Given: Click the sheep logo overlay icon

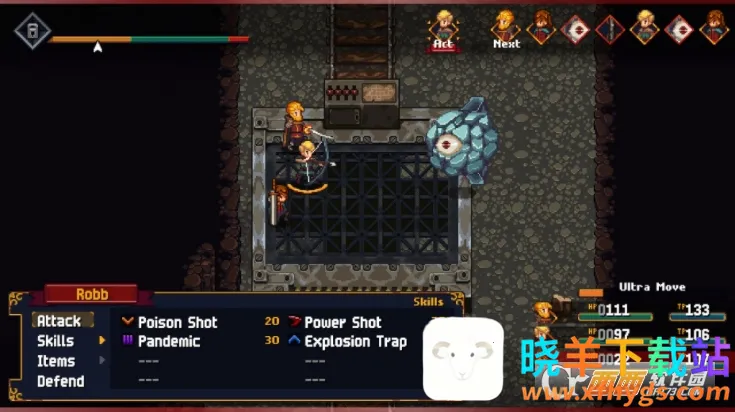Looking at the screenshot, I should click(x=463, y=358).
